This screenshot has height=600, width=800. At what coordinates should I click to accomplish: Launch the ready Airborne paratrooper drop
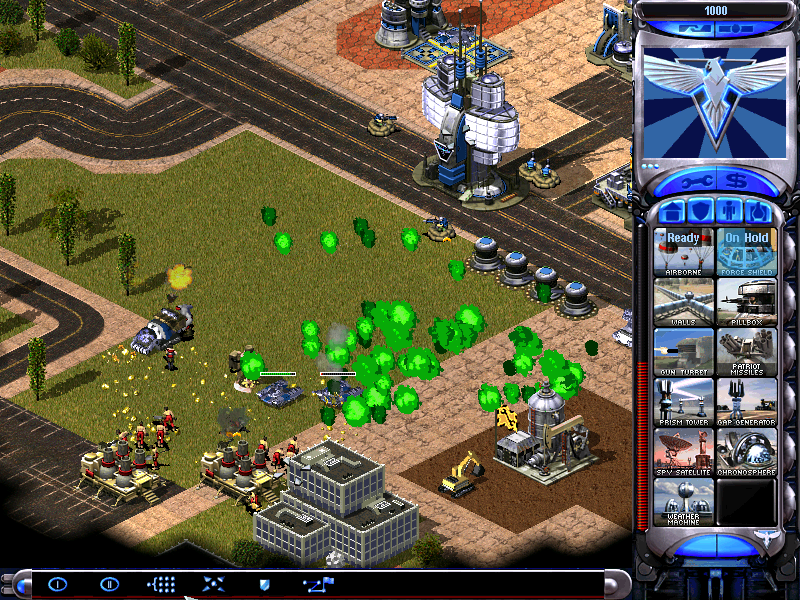click(684, 251)
